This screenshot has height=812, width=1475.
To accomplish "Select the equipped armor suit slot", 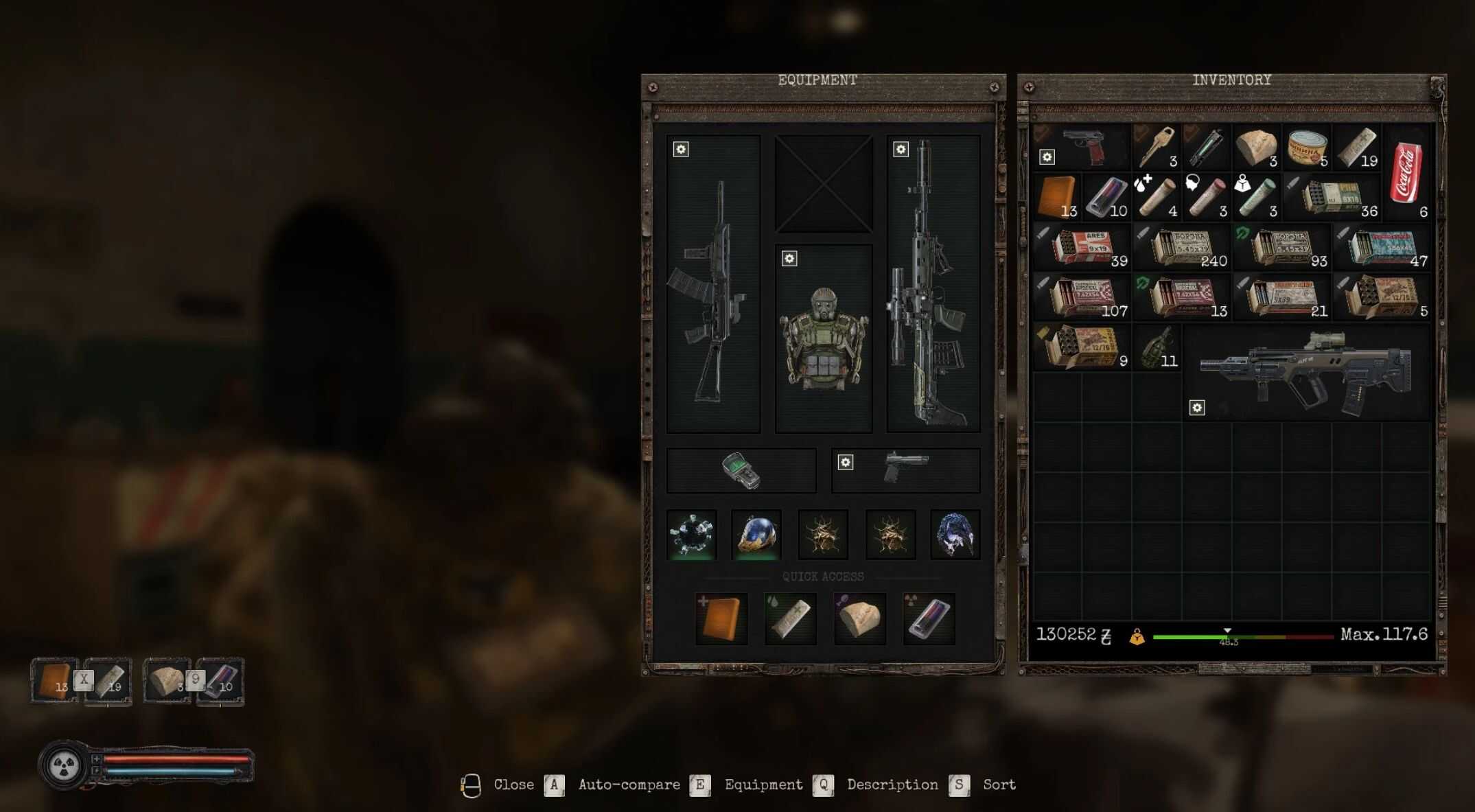I will 824,338.
